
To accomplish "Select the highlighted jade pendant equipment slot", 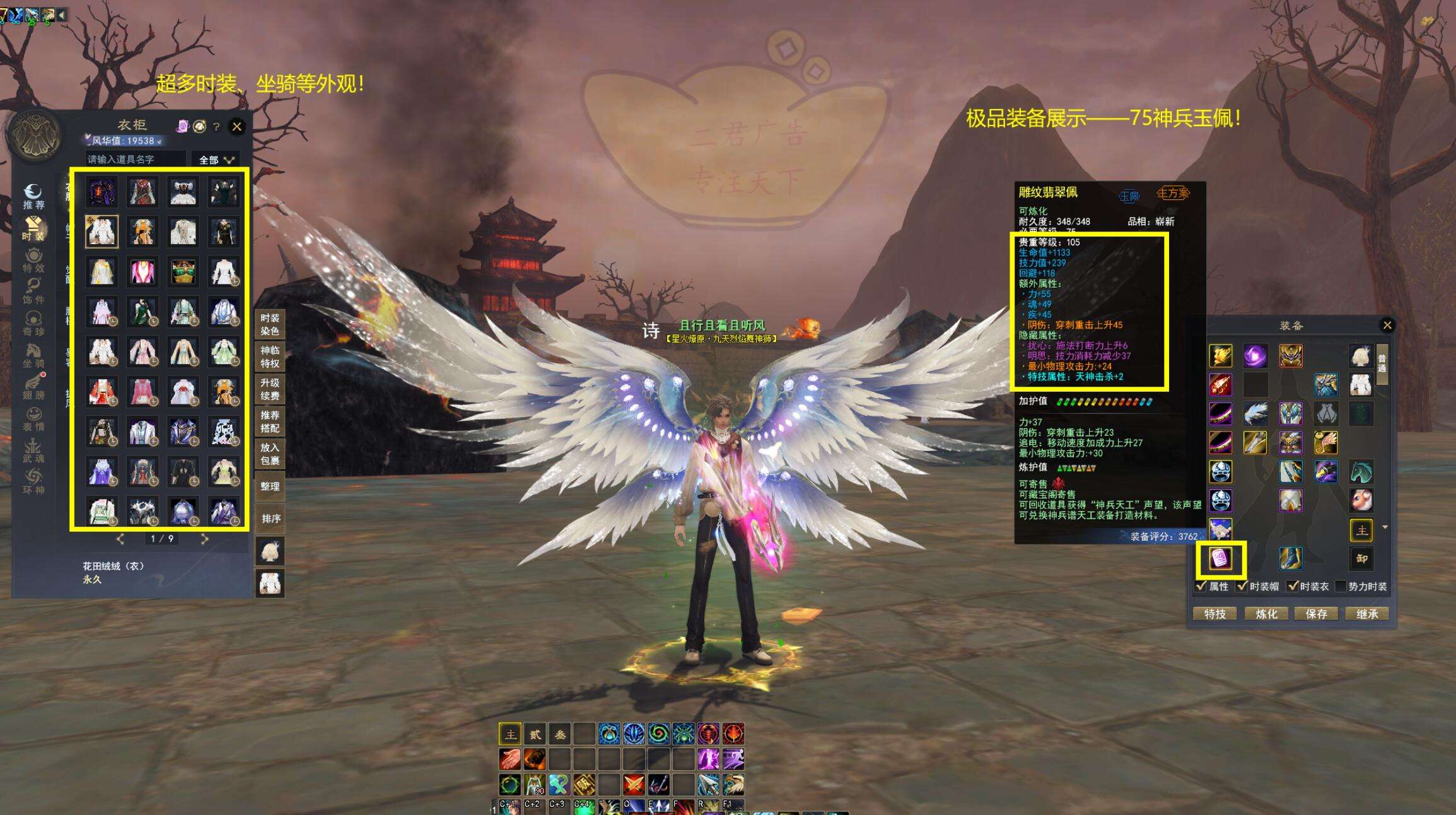I will pyautogui.click(x=1221, y=559).
